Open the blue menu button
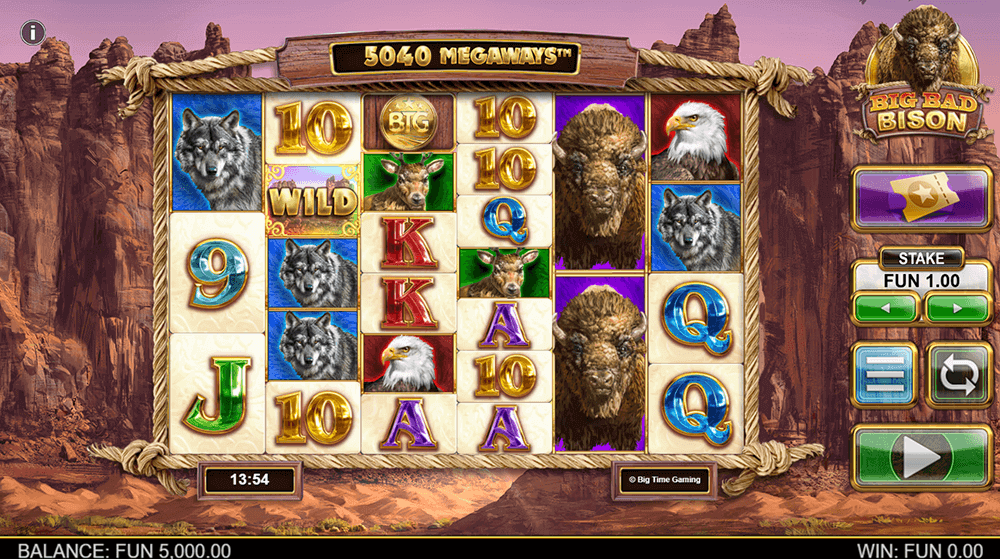1000x559 pixels. pyautogui.click(x=884, y=374)
